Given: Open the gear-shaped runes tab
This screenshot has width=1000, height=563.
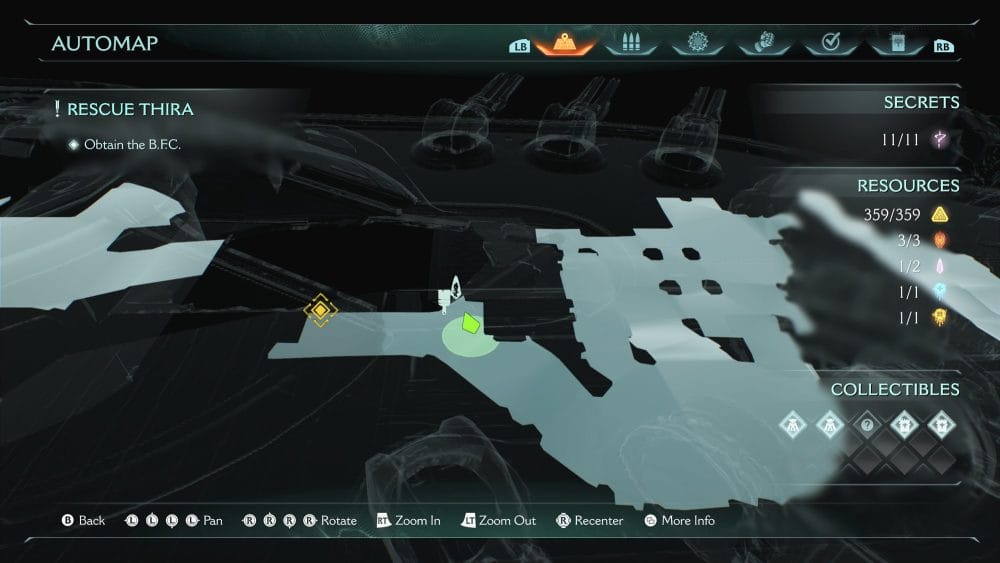Looking at the screenshot, I should 697,43.
